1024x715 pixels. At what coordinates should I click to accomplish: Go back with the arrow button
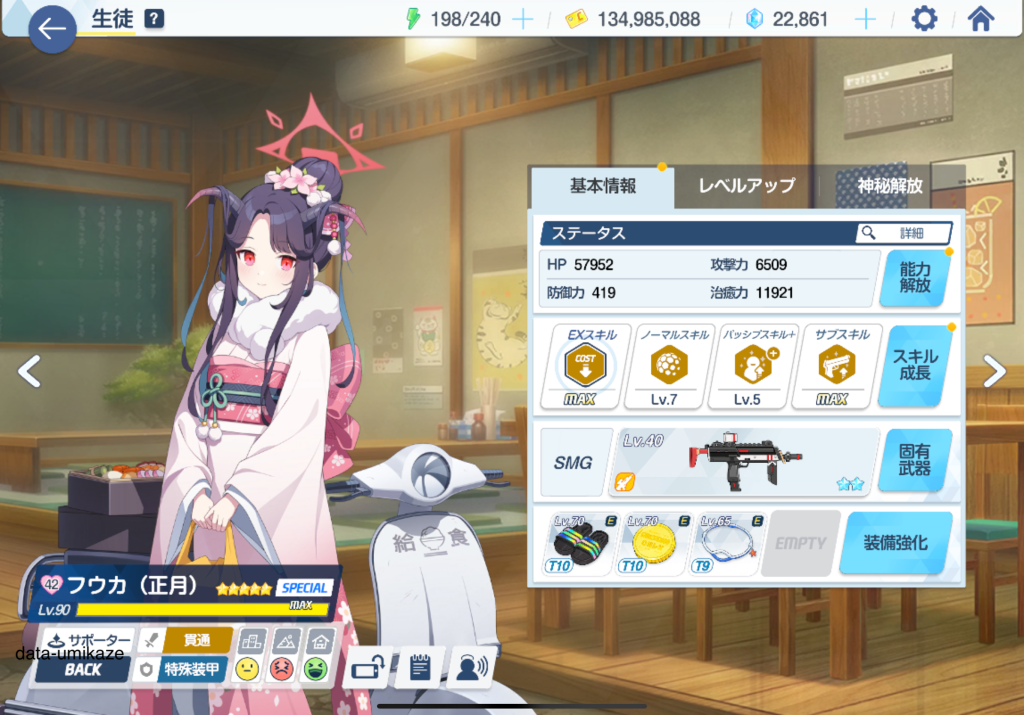point(52,30)
